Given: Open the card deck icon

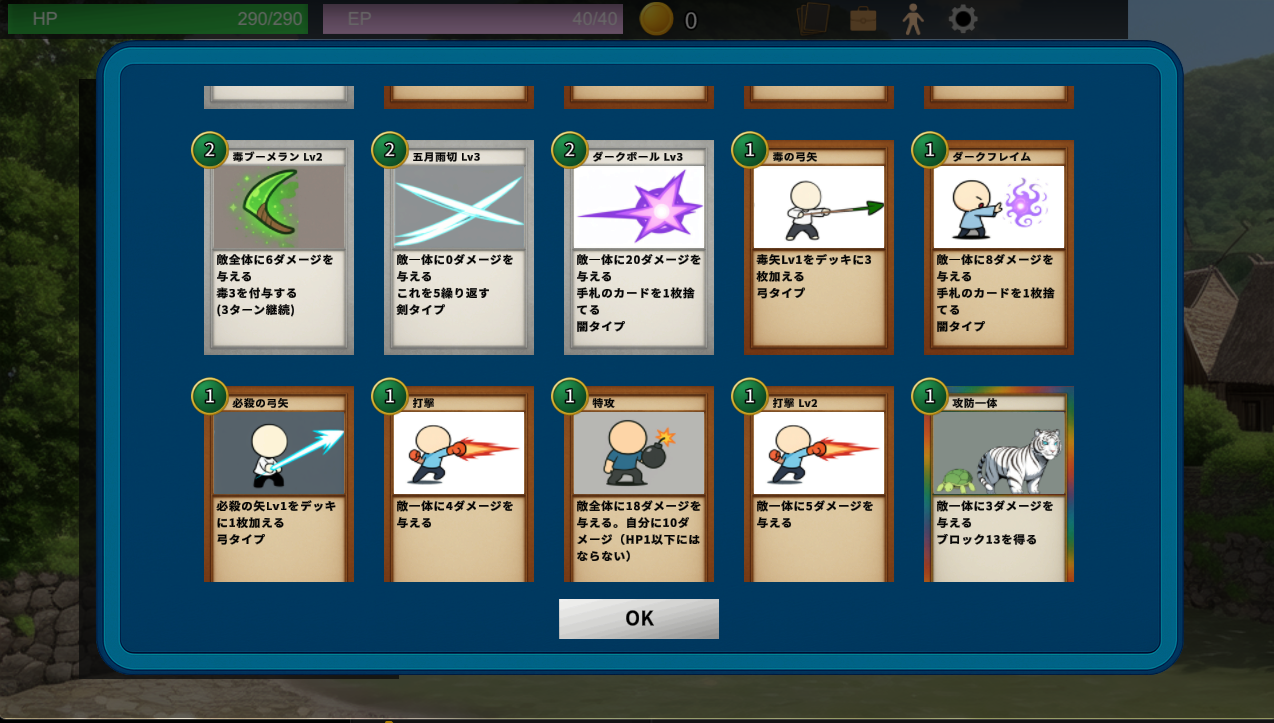Looking at the screenshot, I should (x=813, y=18).
